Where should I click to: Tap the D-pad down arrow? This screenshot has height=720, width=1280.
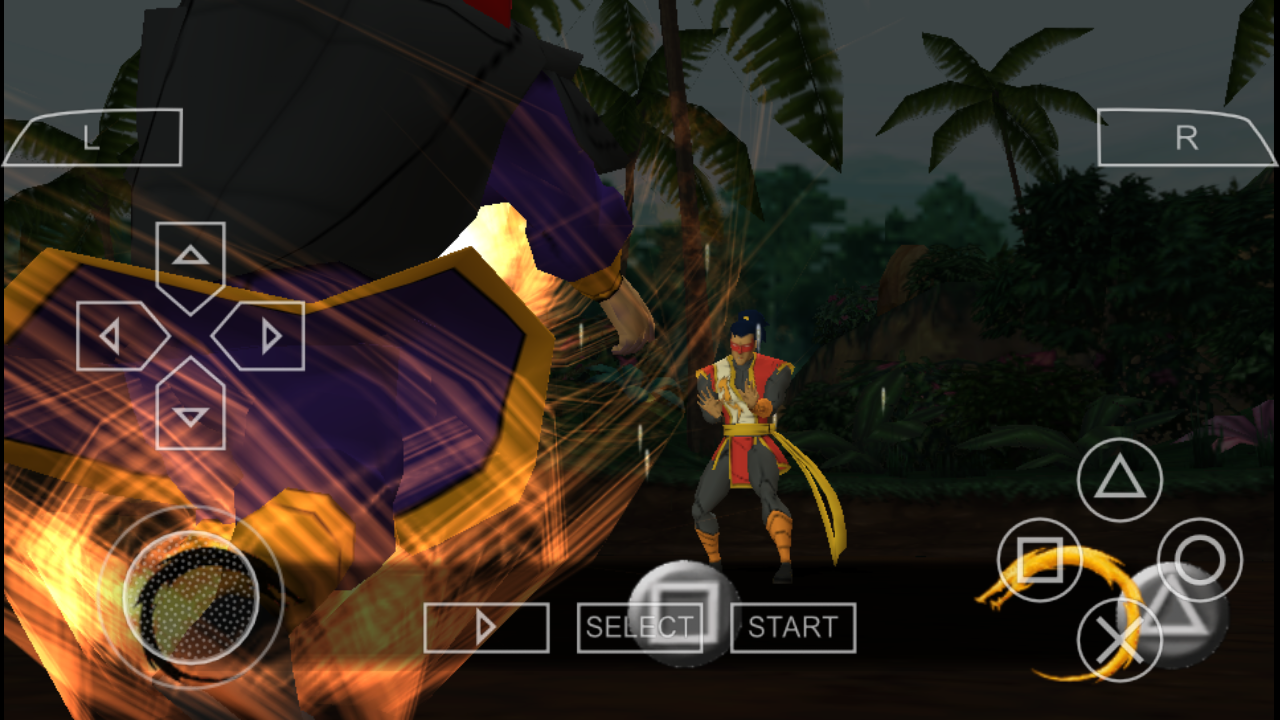coord(190,413)
